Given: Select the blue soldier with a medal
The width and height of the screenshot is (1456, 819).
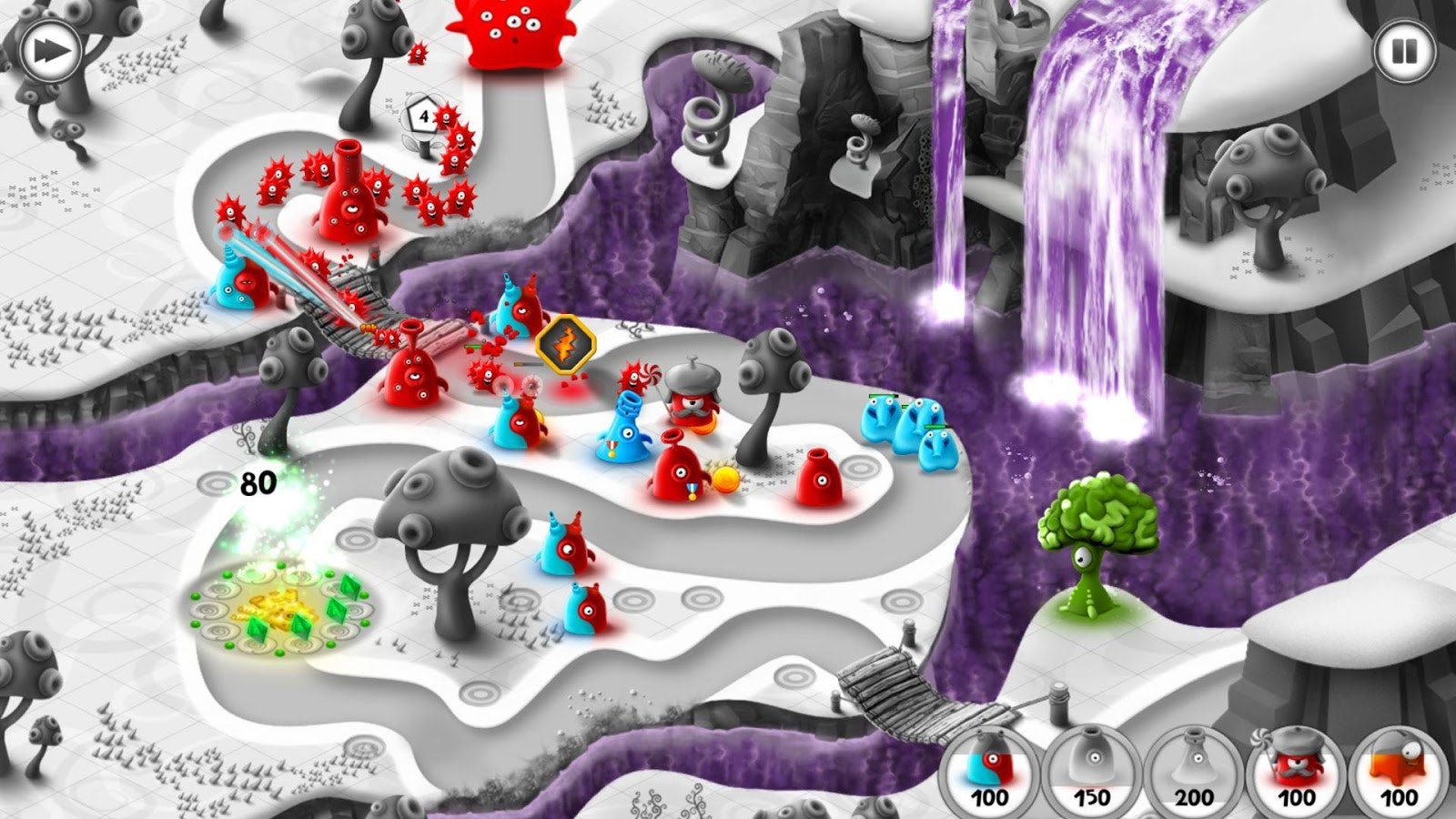Looking at the screenshot, I should coord(623,428).
